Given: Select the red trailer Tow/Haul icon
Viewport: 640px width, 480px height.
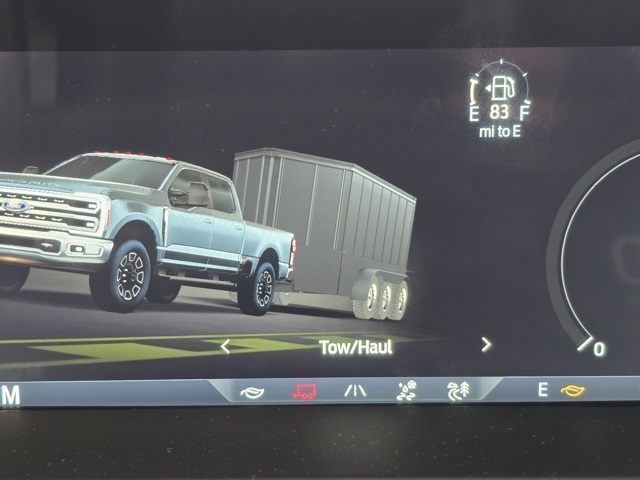Looking at the screenshot, I should pos(304,392).
